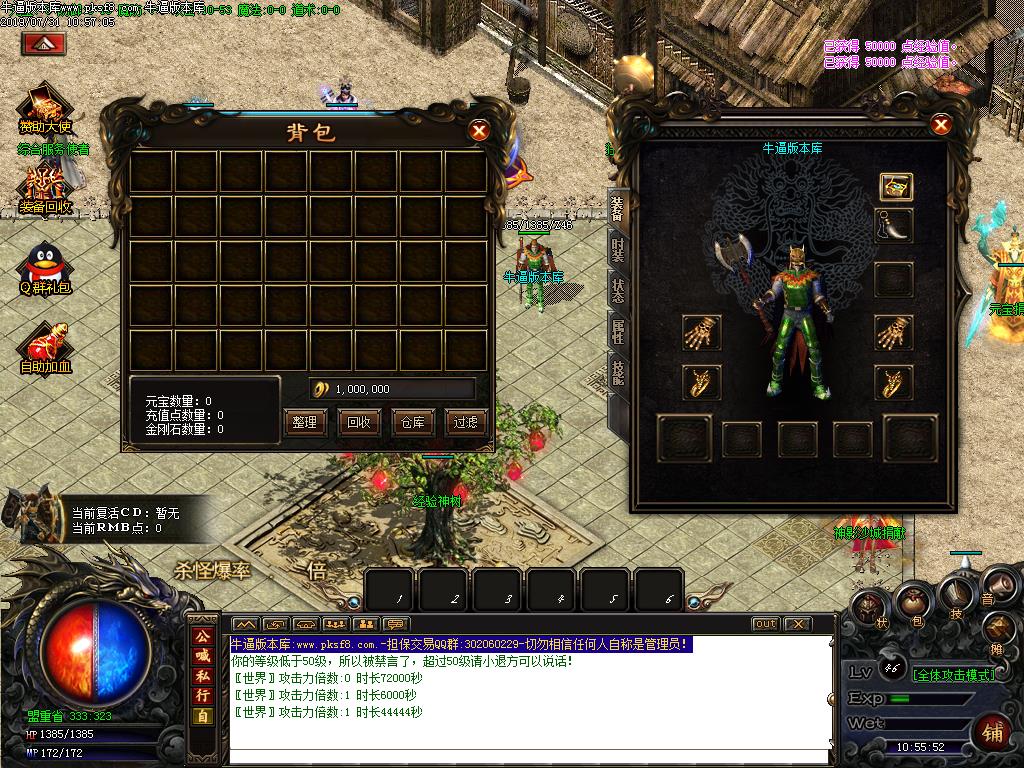Switch to the 状态 status tab

tap(618, 291)
